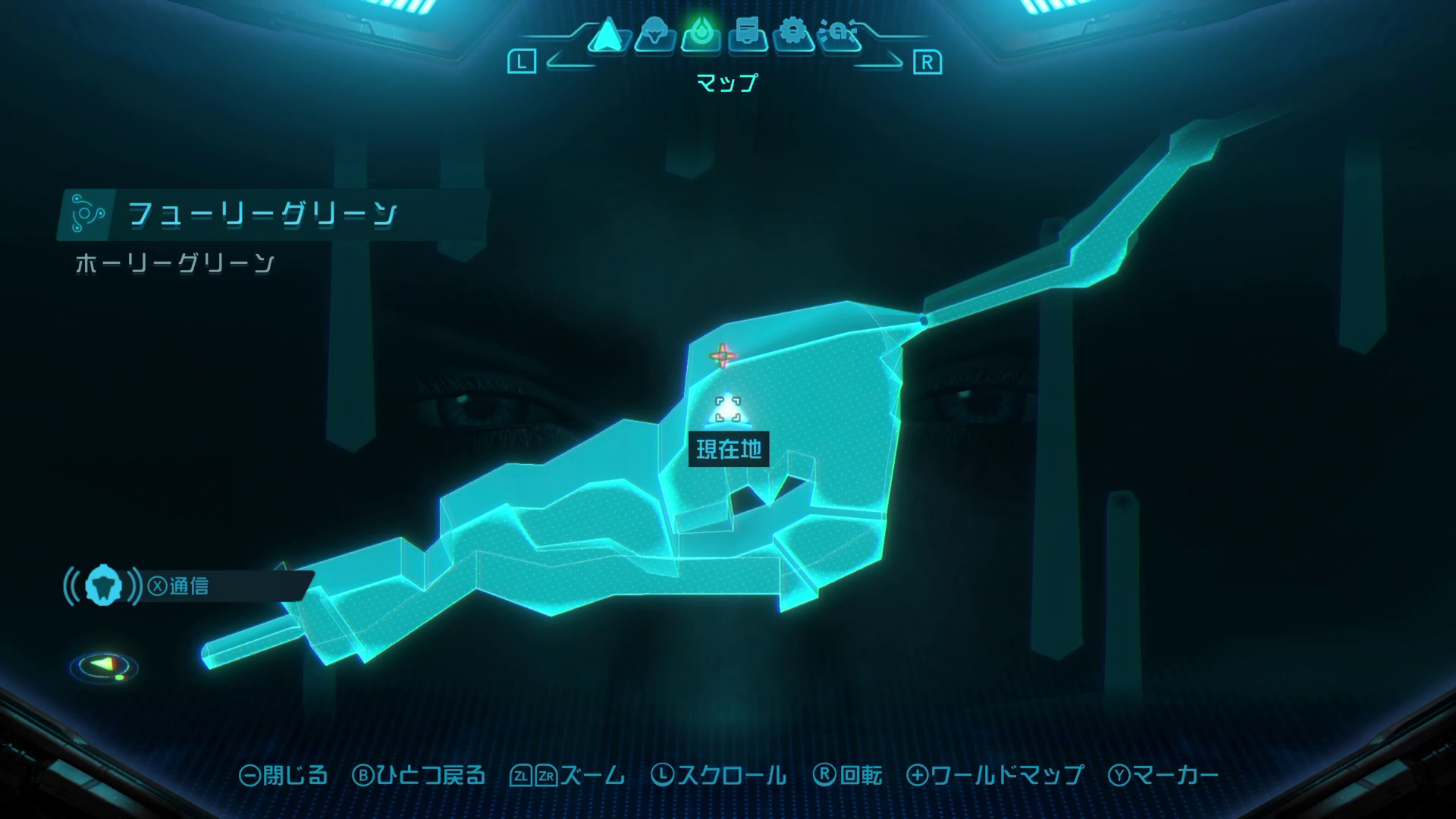
Task: Switch to the gear settings tab
Action: 793,35
